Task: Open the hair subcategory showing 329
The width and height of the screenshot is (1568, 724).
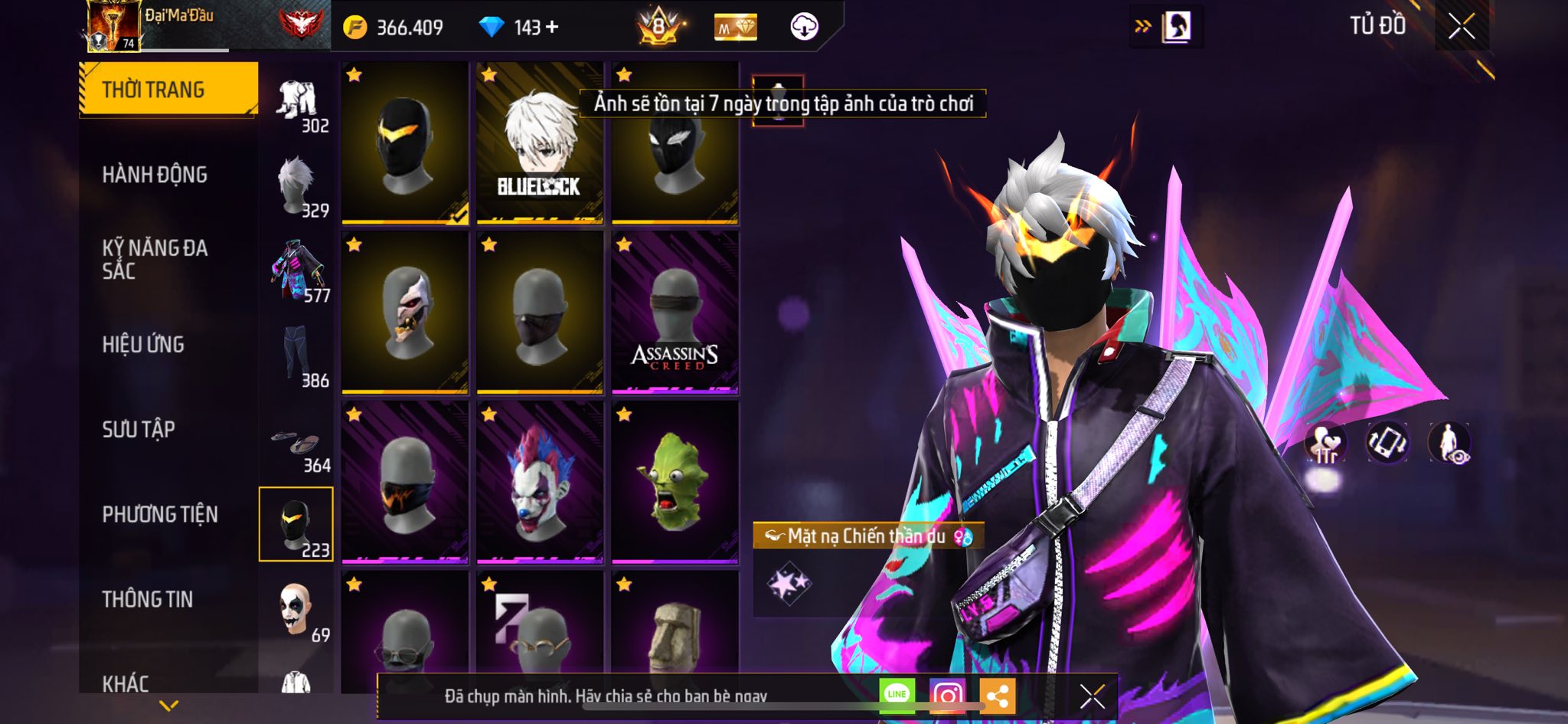Action: 297,187
